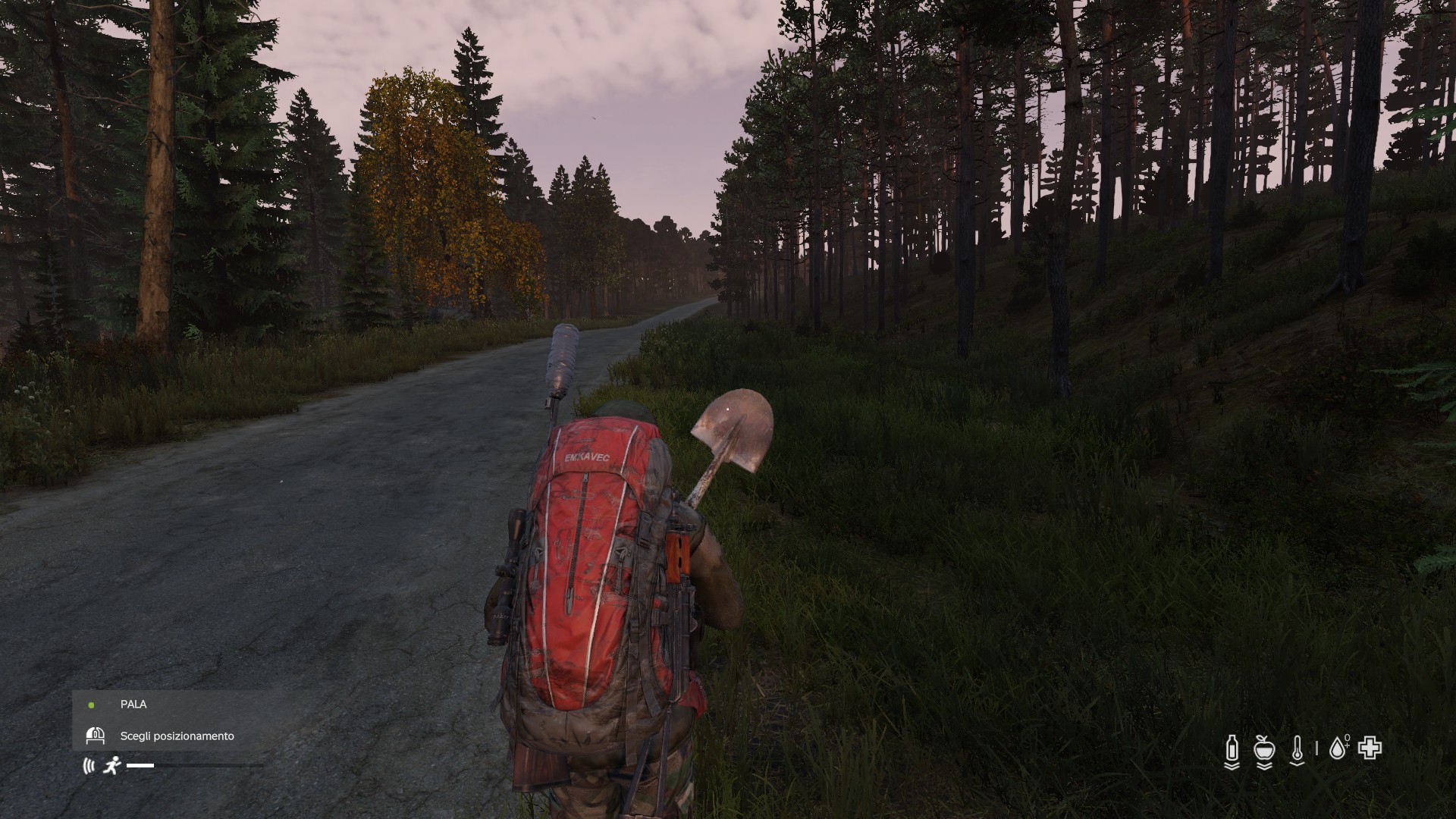1456x819 pixels.
Task: Click the running figure stance icon
Action: 112,765
